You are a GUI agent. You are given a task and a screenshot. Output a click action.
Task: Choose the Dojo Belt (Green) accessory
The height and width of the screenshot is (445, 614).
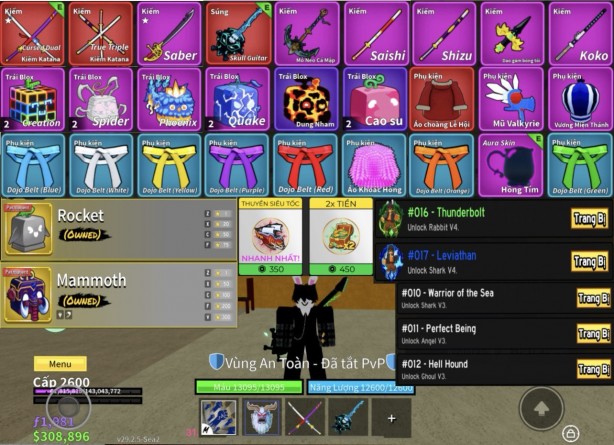(x=581, y=165)
